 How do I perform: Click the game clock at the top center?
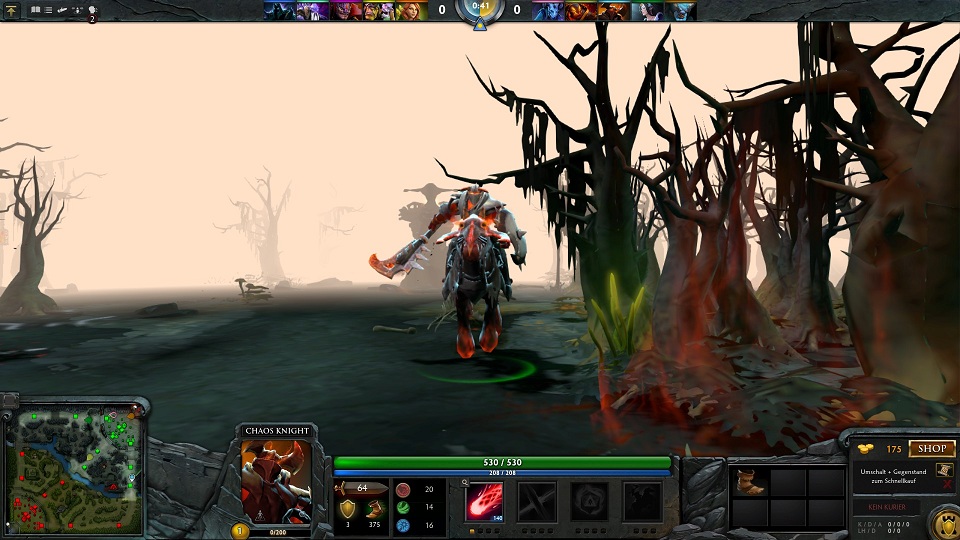click(480, 8)
